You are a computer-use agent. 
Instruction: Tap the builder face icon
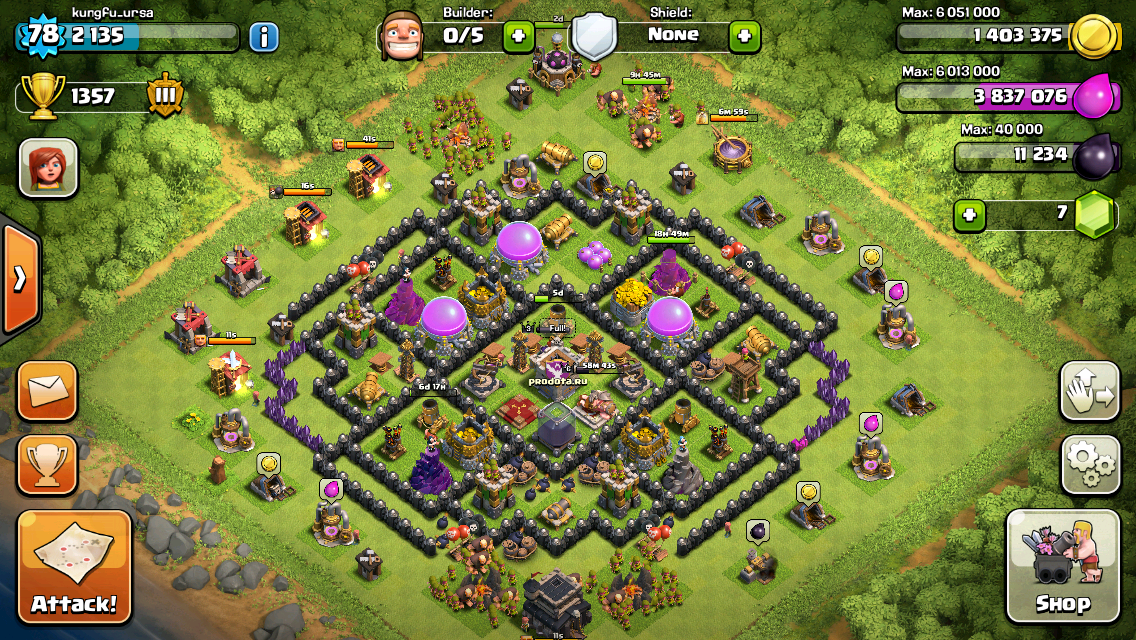point(406,37)
